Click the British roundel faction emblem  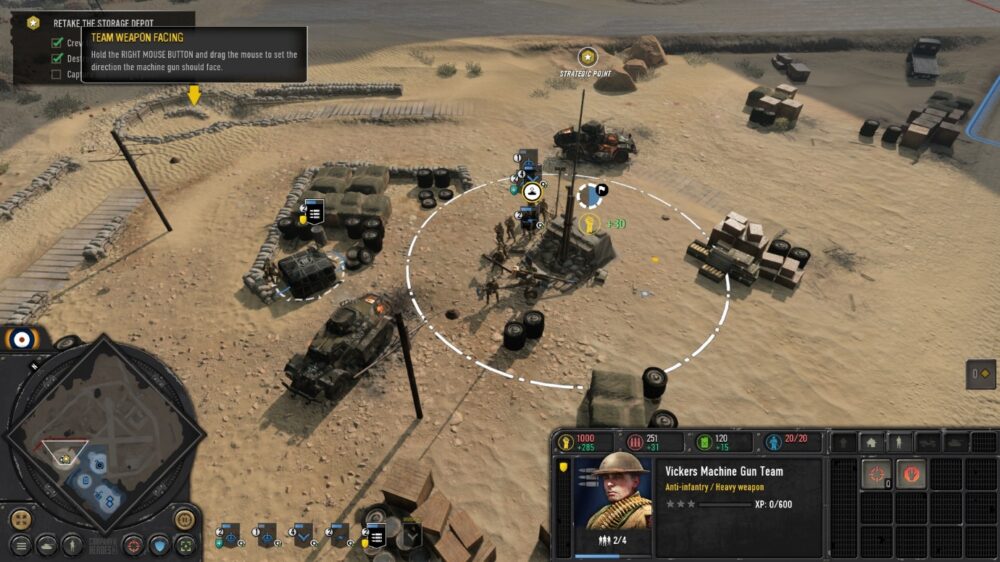(21, 340)
